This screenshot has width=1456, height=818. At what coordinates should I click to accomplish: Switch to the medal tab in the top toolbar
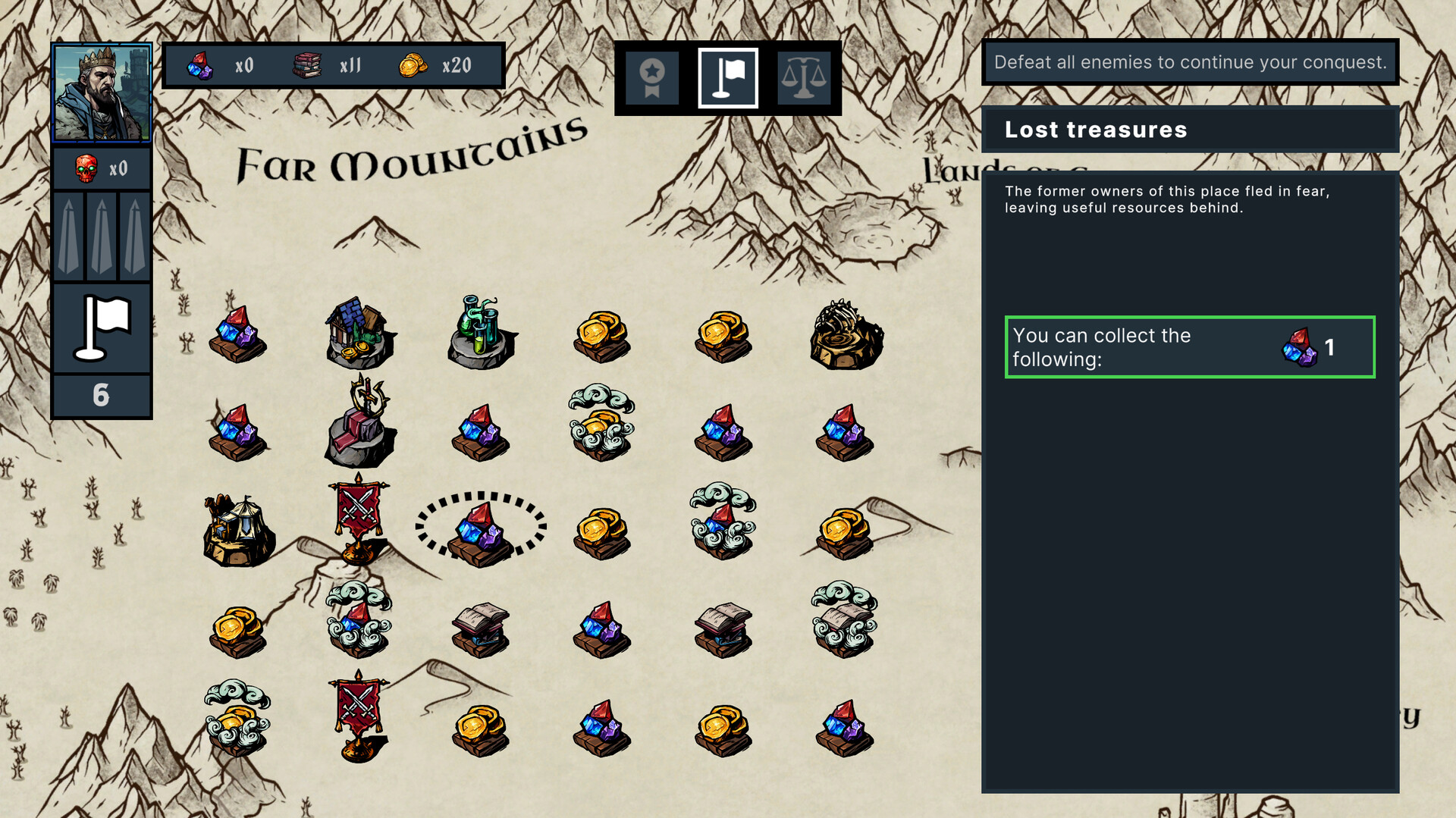pyautogui.click(x=651, y=78)
